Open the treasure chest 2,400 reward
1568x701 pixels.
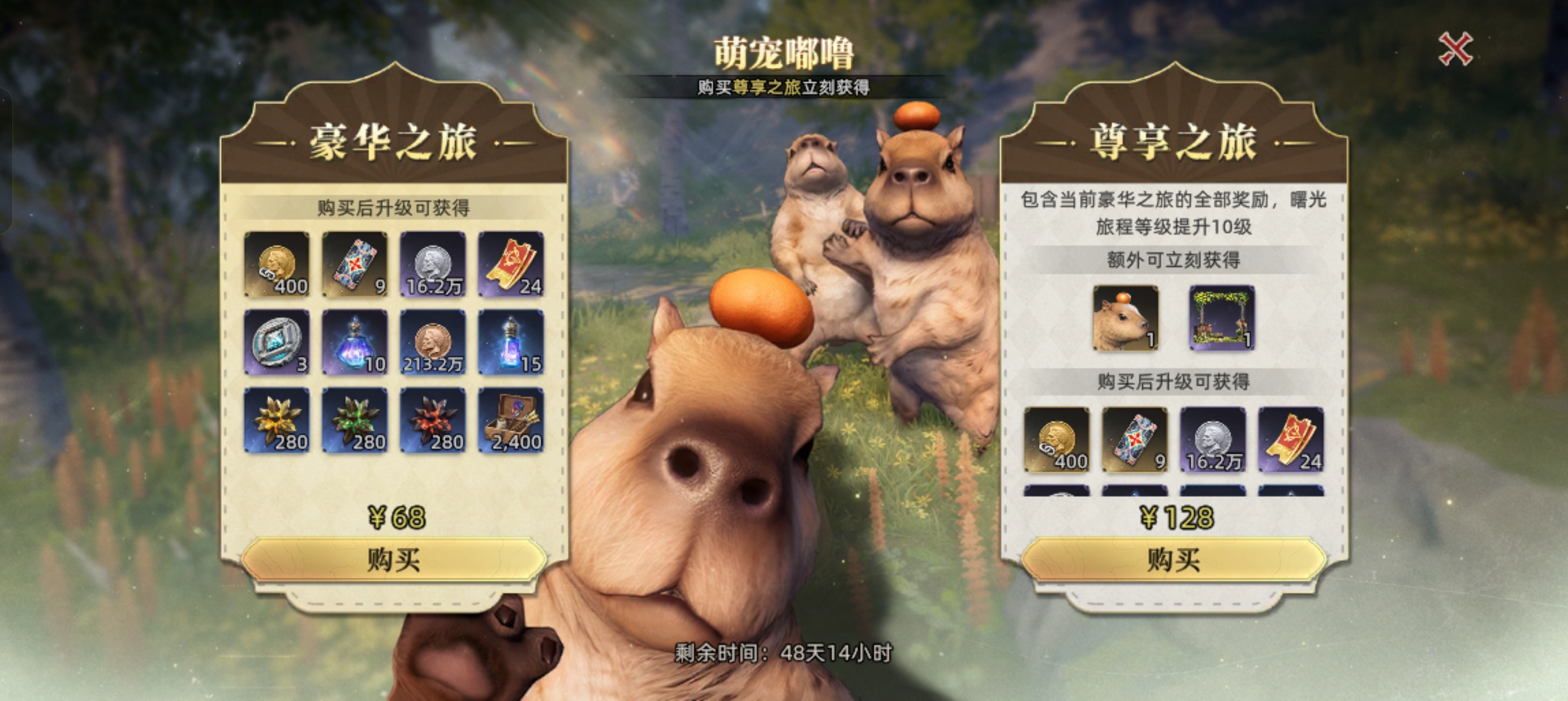point(511,421)
